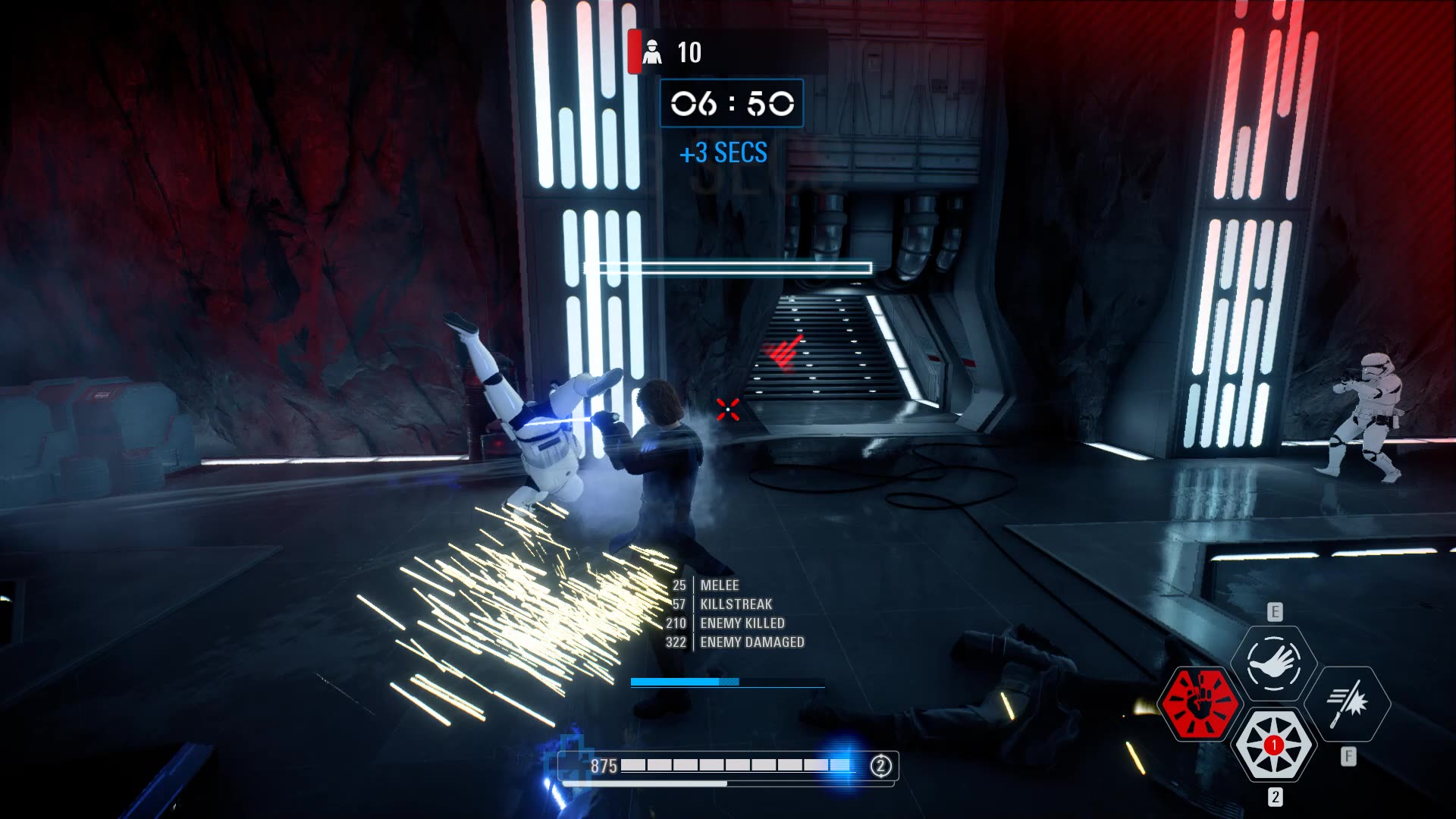Click the blue stamina progress bar
This screenshot has width=1456, height=819.
click(728, 682)
